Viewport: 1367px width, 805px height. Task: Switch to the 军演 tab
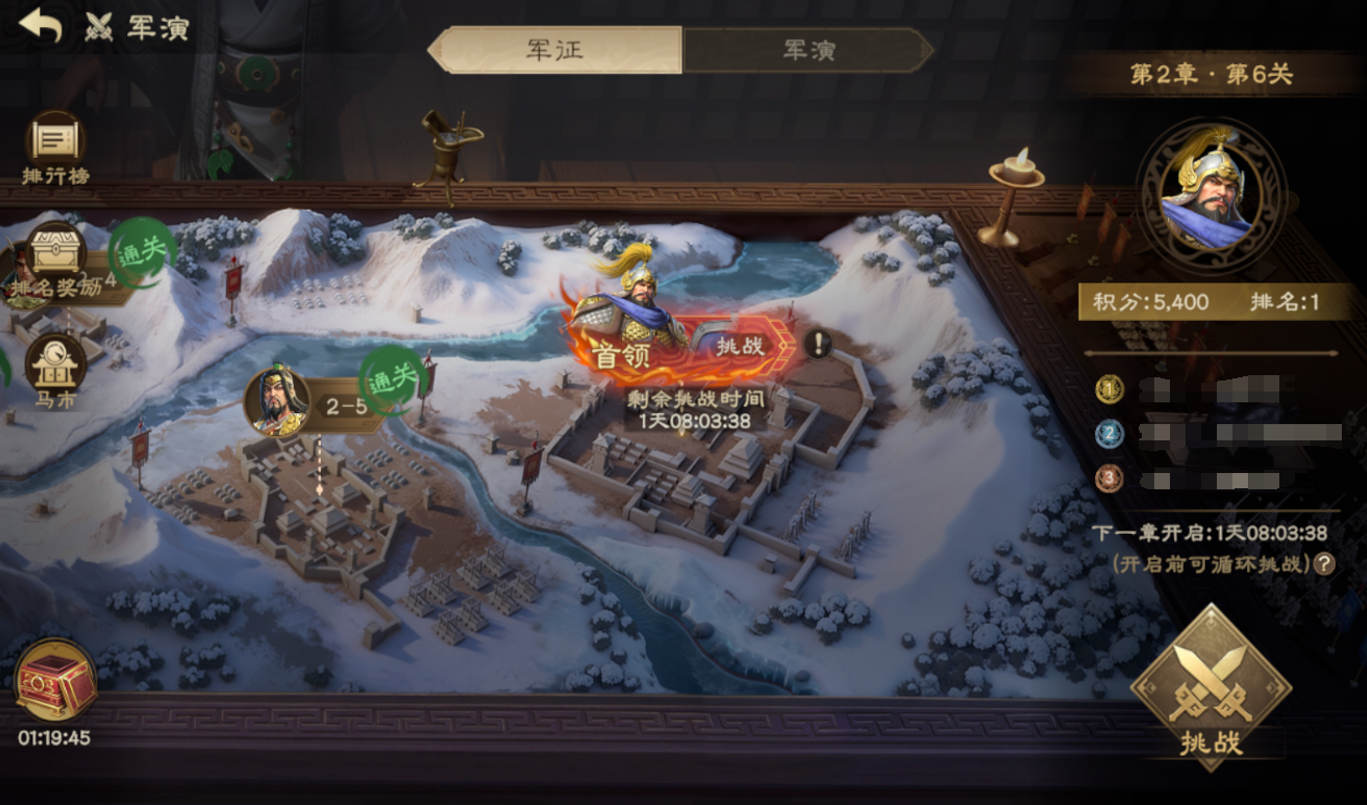[808, 50]
